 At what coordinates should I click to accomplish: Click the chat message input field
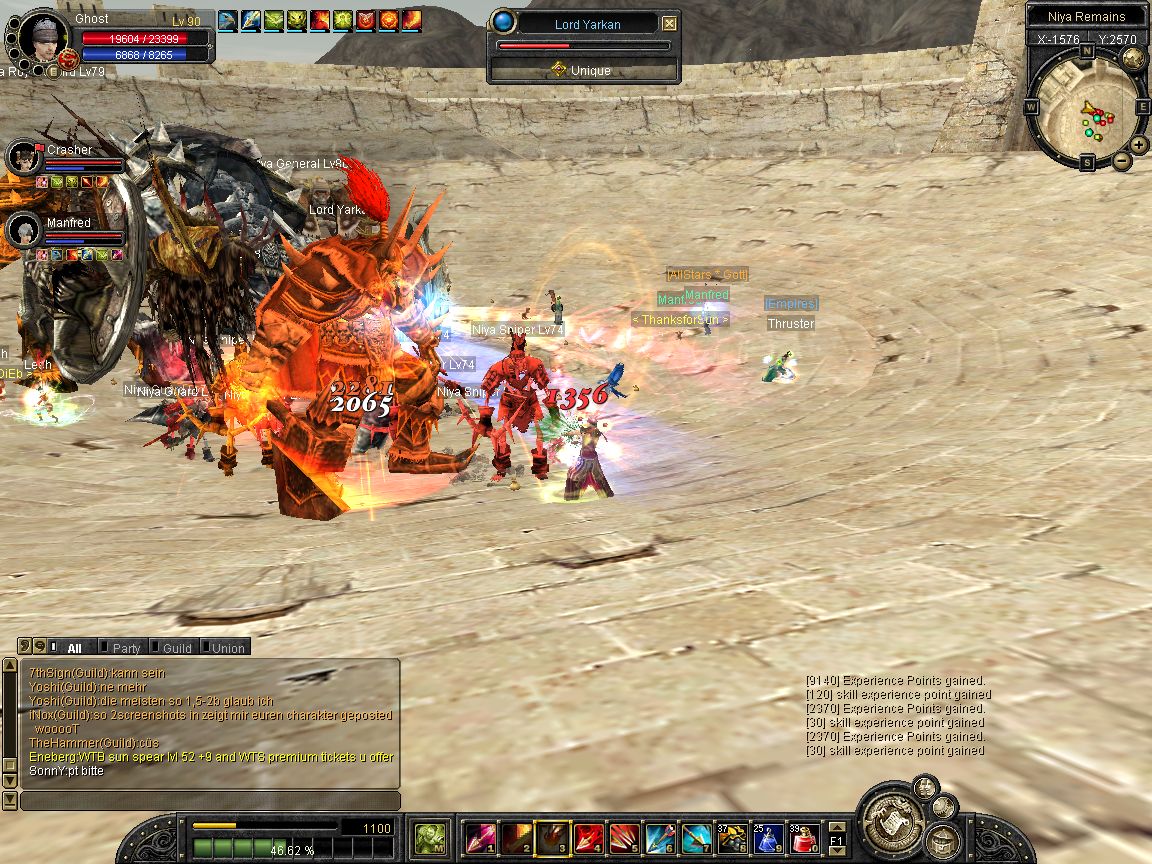tap(210, 801)
